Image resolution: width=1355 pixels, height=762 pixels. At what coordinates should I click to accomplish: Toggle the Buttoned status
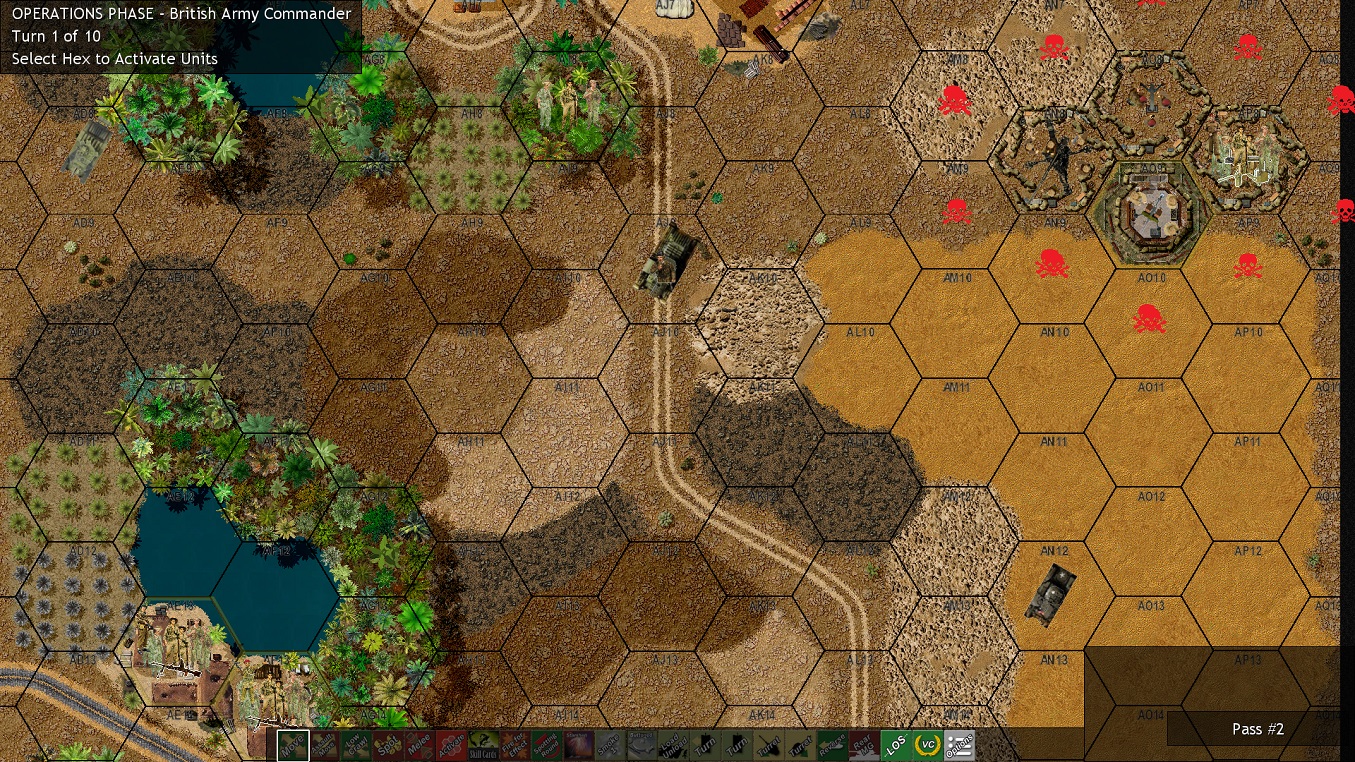[x=641, y=745]
